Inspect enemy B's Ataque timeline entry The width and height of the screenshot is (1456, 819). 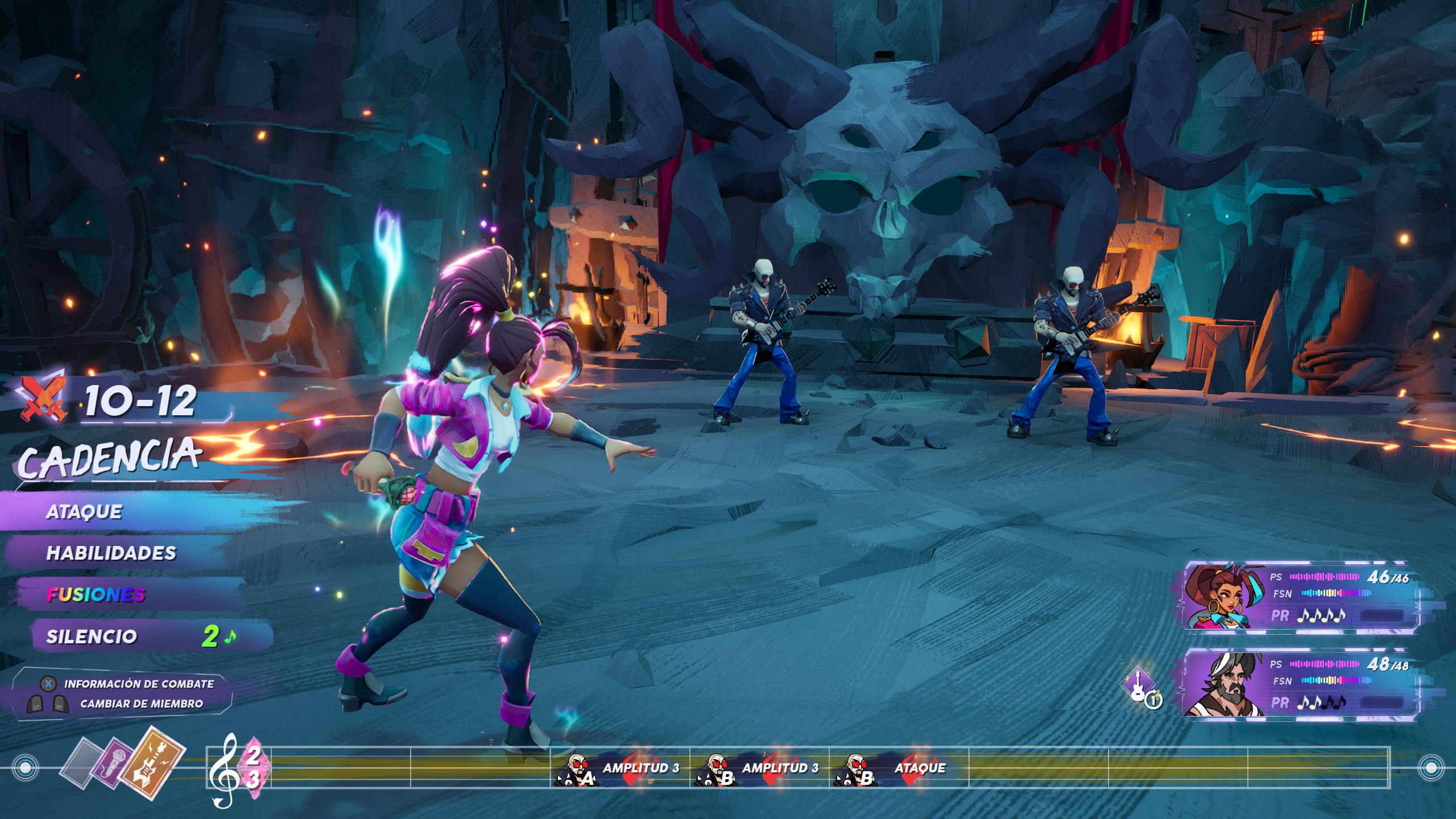(x=900, y=769)
